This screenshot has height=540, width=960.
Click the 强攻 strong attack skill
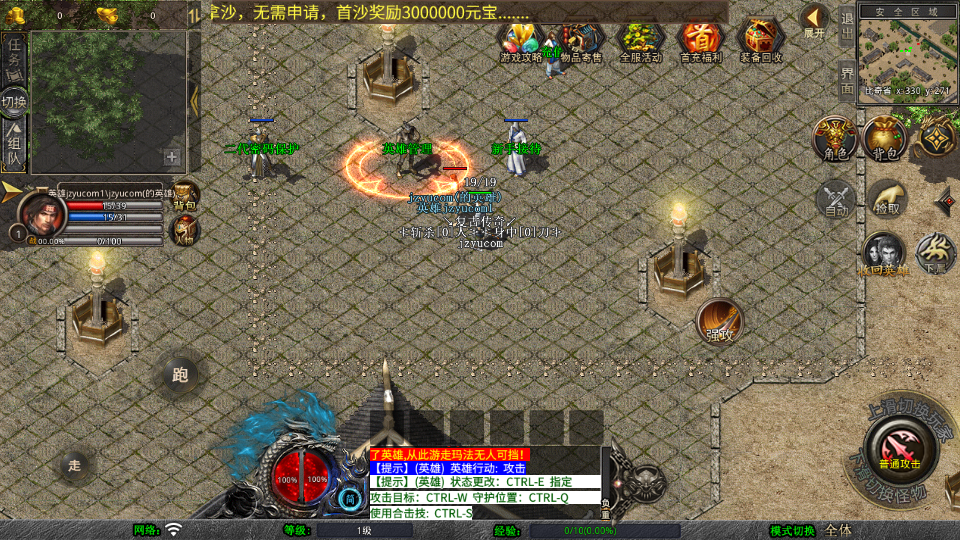[x=719, y=321]
